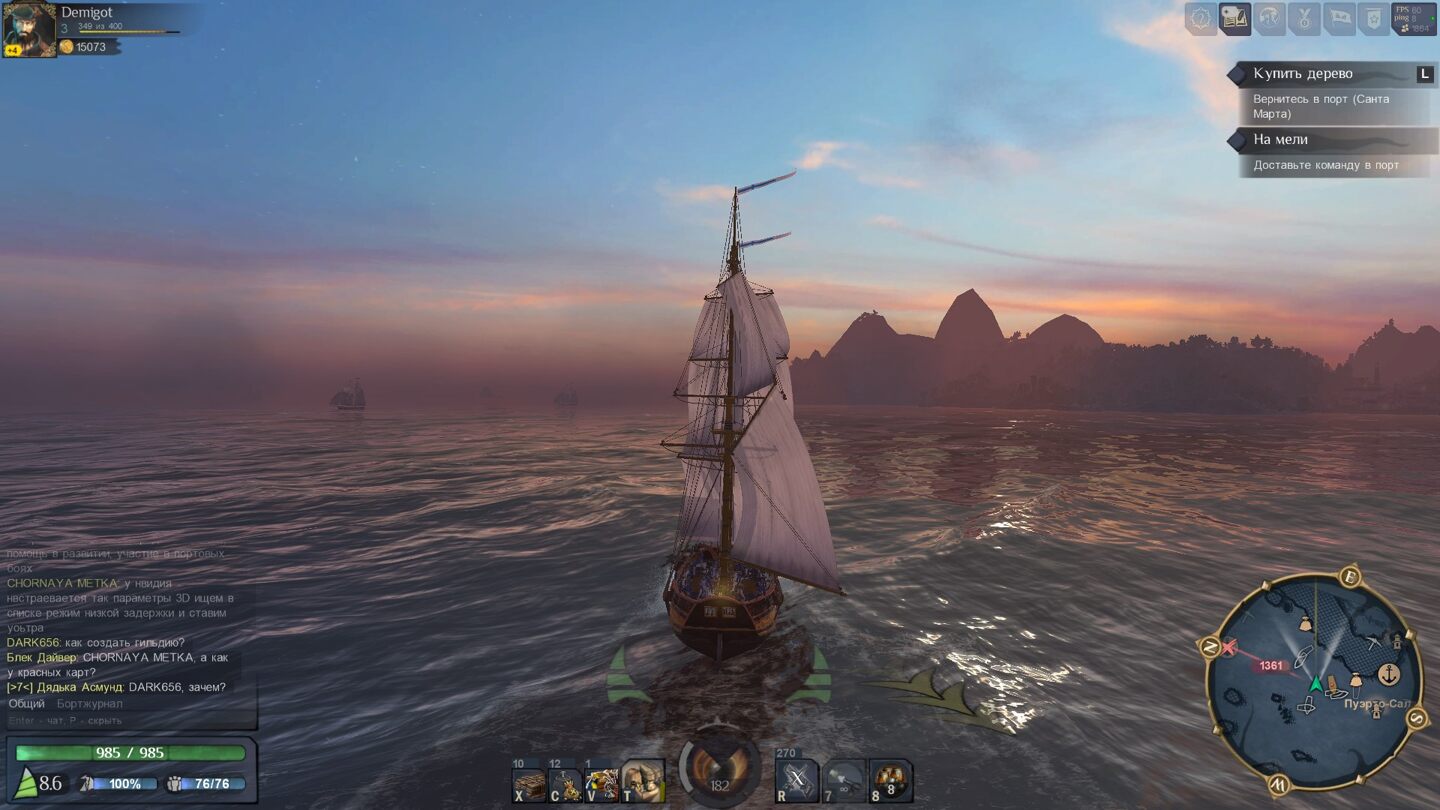Screen dimensions: 1440x810
Task: Click the chat message input field
Action: [x=130, y=720]
